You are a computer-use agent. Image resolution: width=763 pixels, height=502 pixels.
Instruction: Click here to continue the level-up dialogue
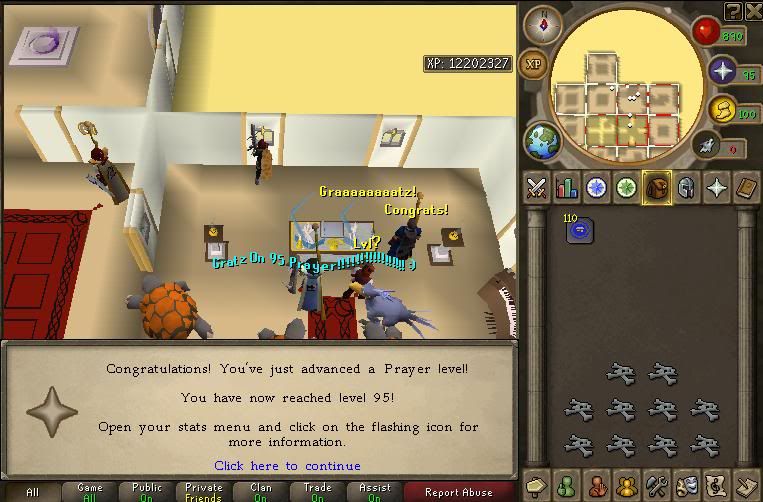[x=287, y=466]
